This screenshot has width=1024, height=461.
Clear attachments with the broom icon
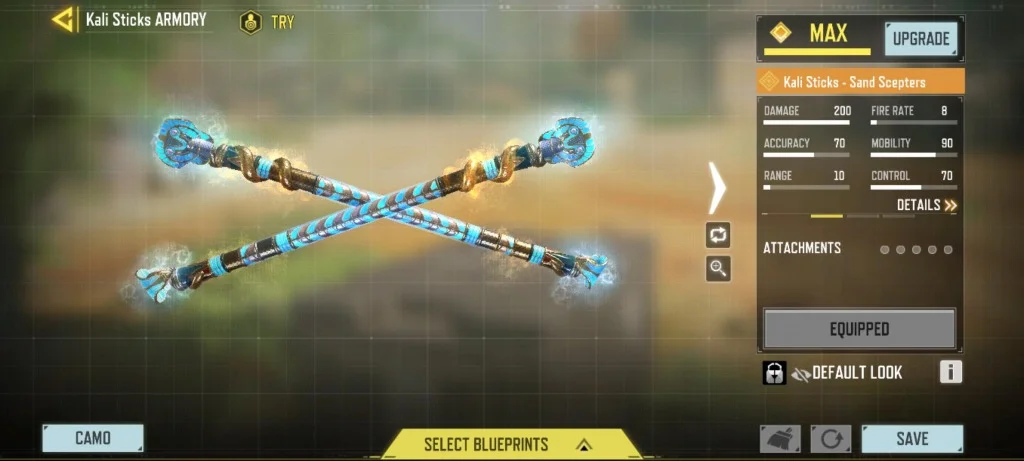point(780,439)
